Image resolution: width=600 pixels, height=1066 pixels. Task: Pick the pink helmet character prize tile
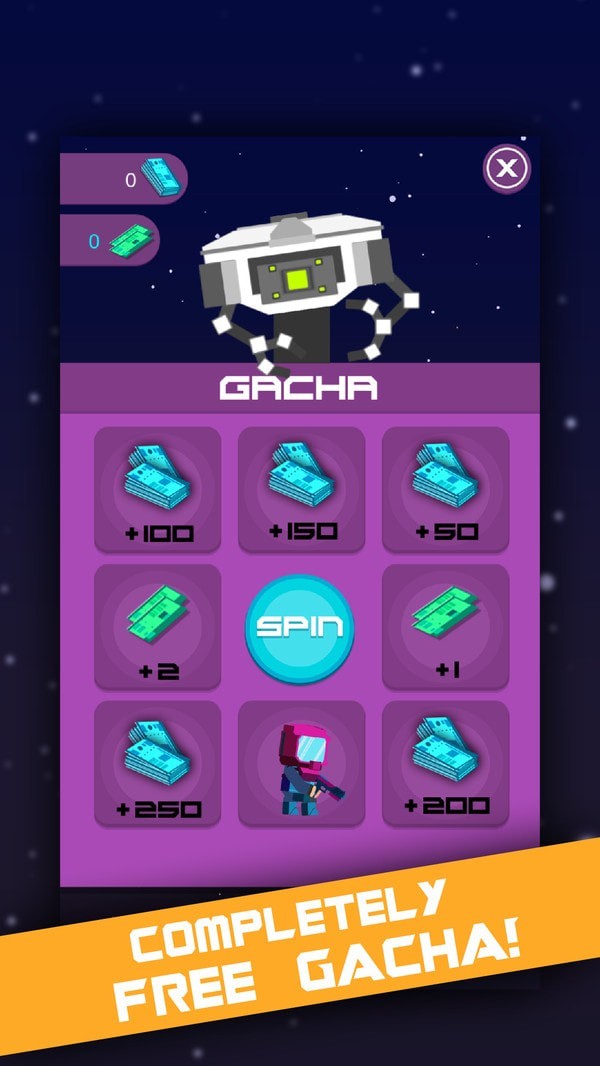click(x=301, y=763)
